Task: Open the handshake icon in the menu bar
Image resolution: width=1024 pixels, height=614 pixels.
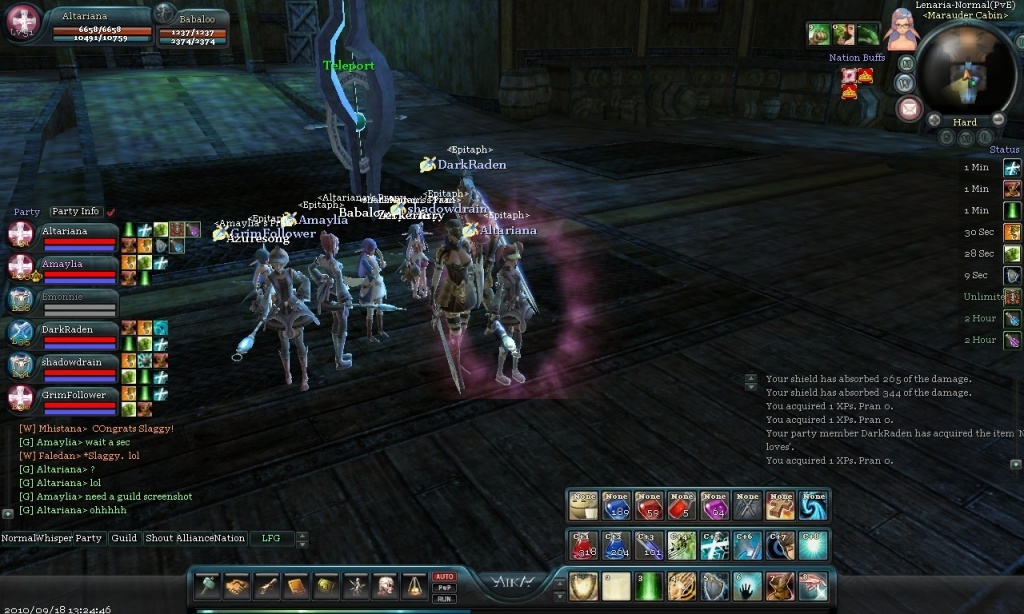Action: (x=237, y=587)
